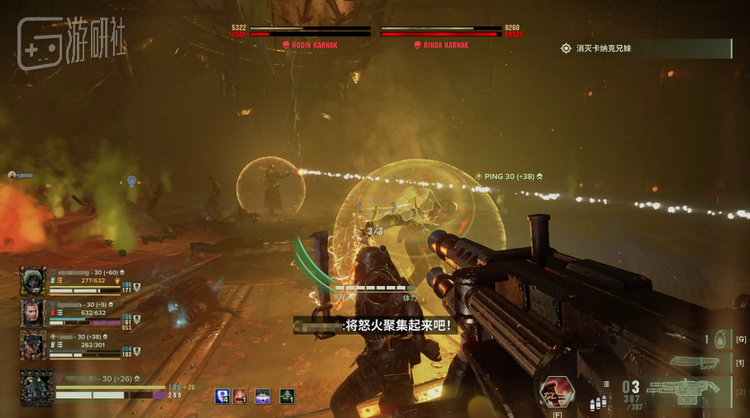
Task: Activate the hexagonal combat ability icon
Action: (557, 390)
